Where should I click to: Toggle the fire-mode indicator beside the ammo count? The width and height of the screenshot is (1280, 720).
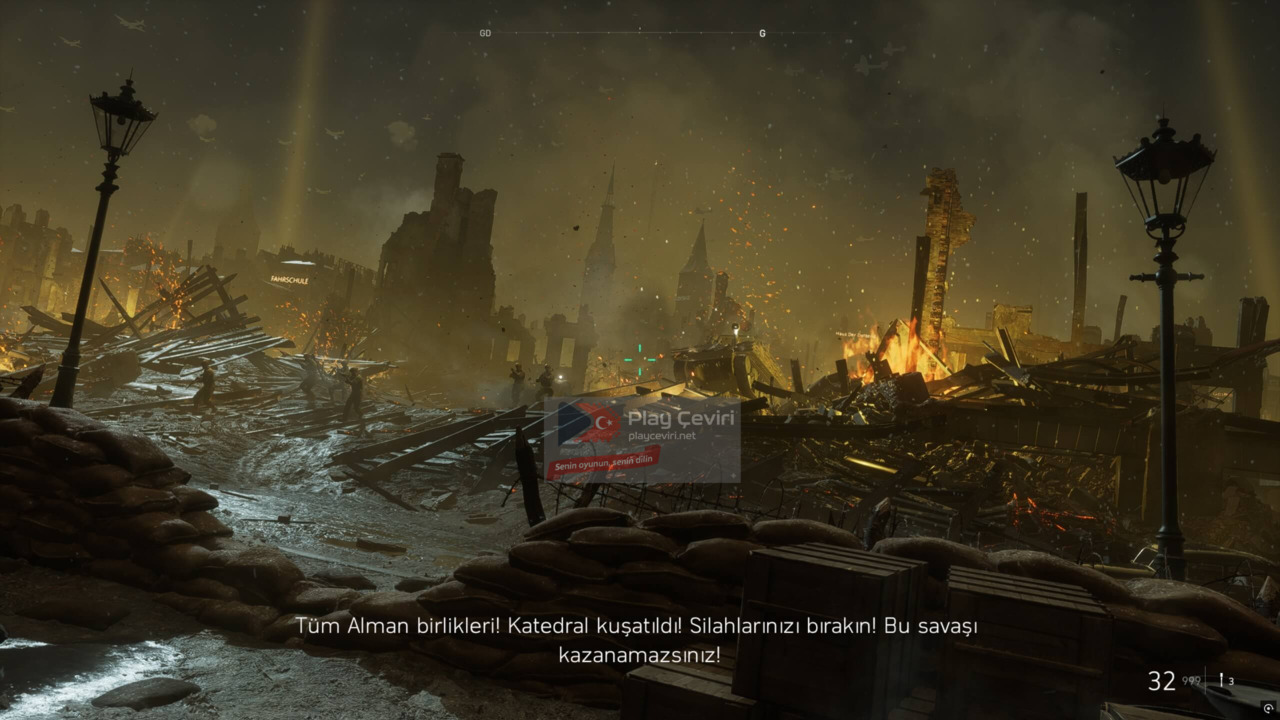(x=1222, y=680)
